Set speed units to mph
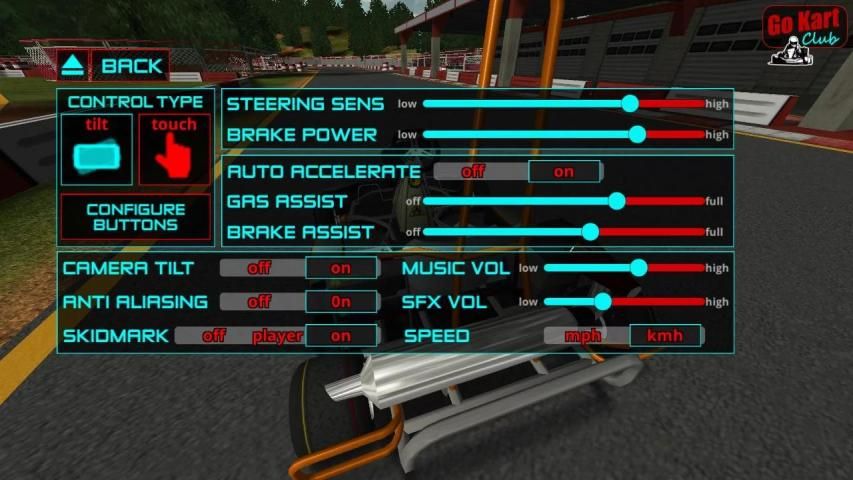 pyautogui.click(x=583, y=336)
